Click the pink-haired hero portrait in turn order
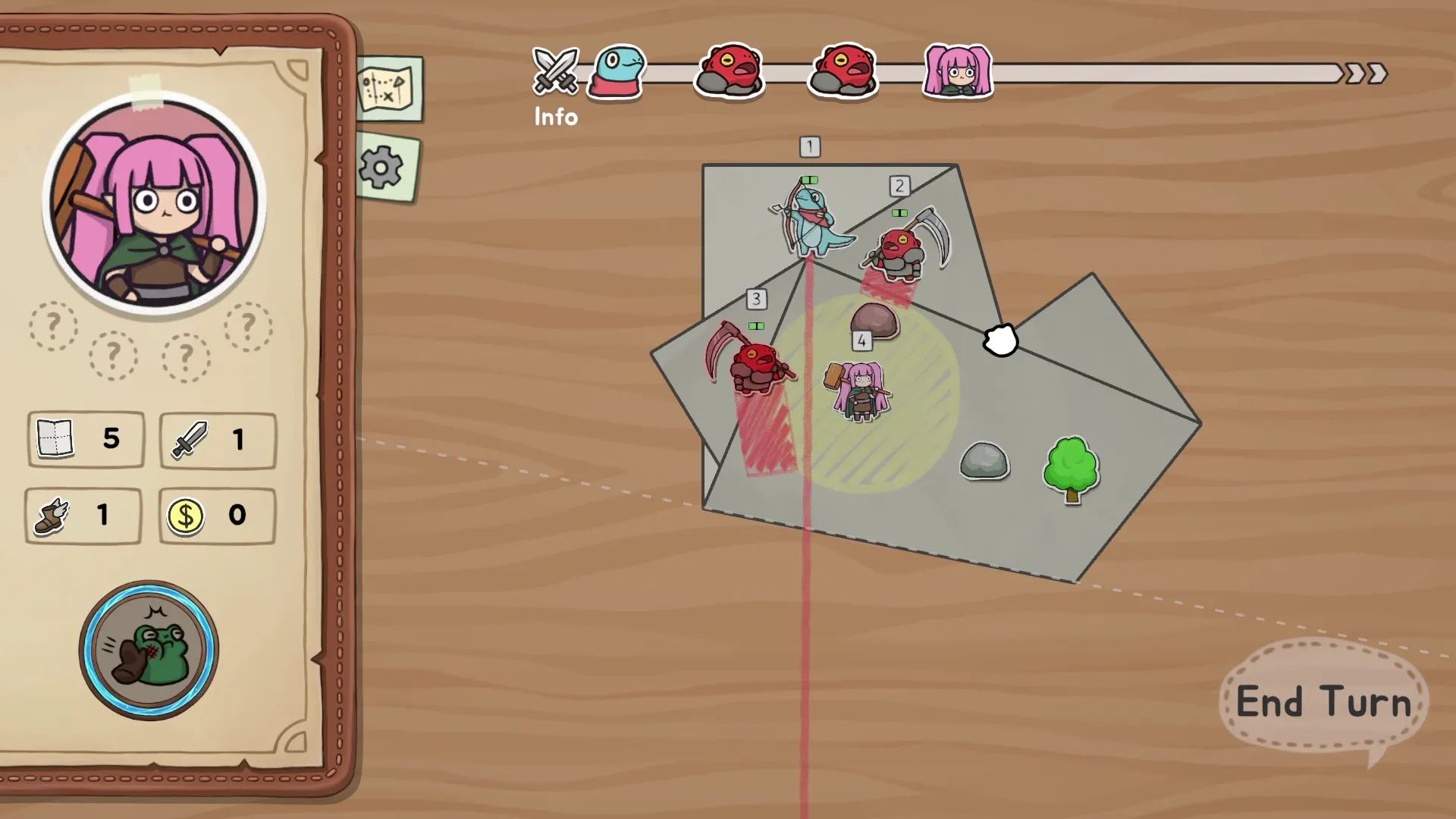Image resolution: width=1456 pixels, height=819 pixels. (957, 72)
